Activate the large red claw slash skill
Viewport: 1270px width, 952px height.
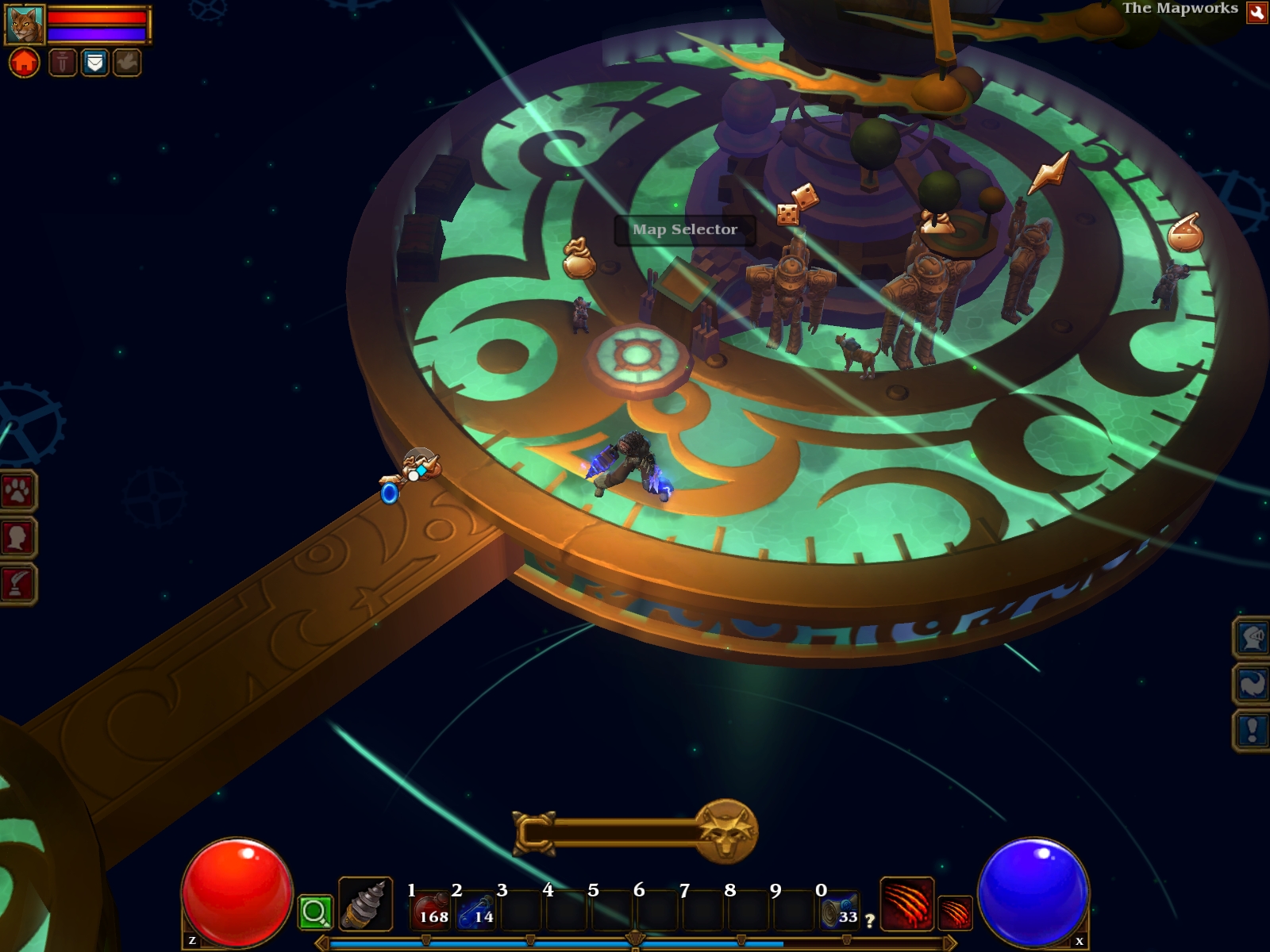tap(906, 903)
